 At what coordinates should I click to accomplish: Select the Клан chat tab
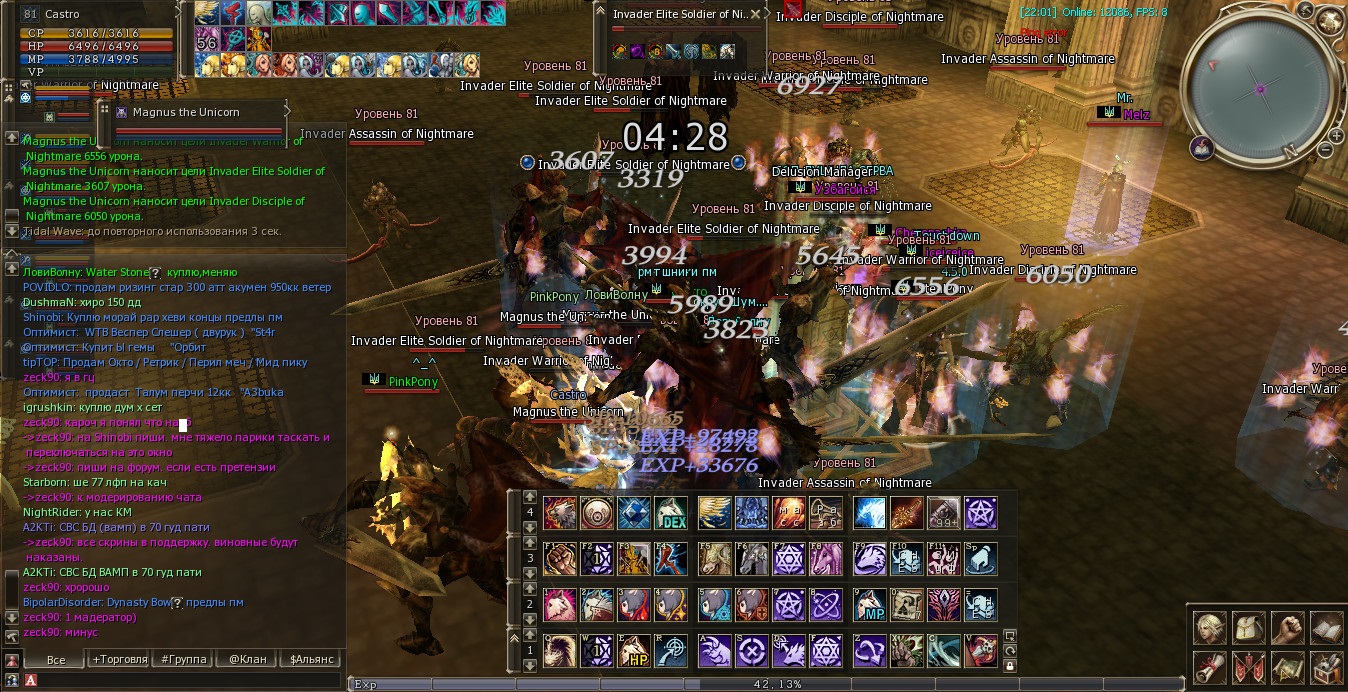pyautogui.click(x=247, y=659)
